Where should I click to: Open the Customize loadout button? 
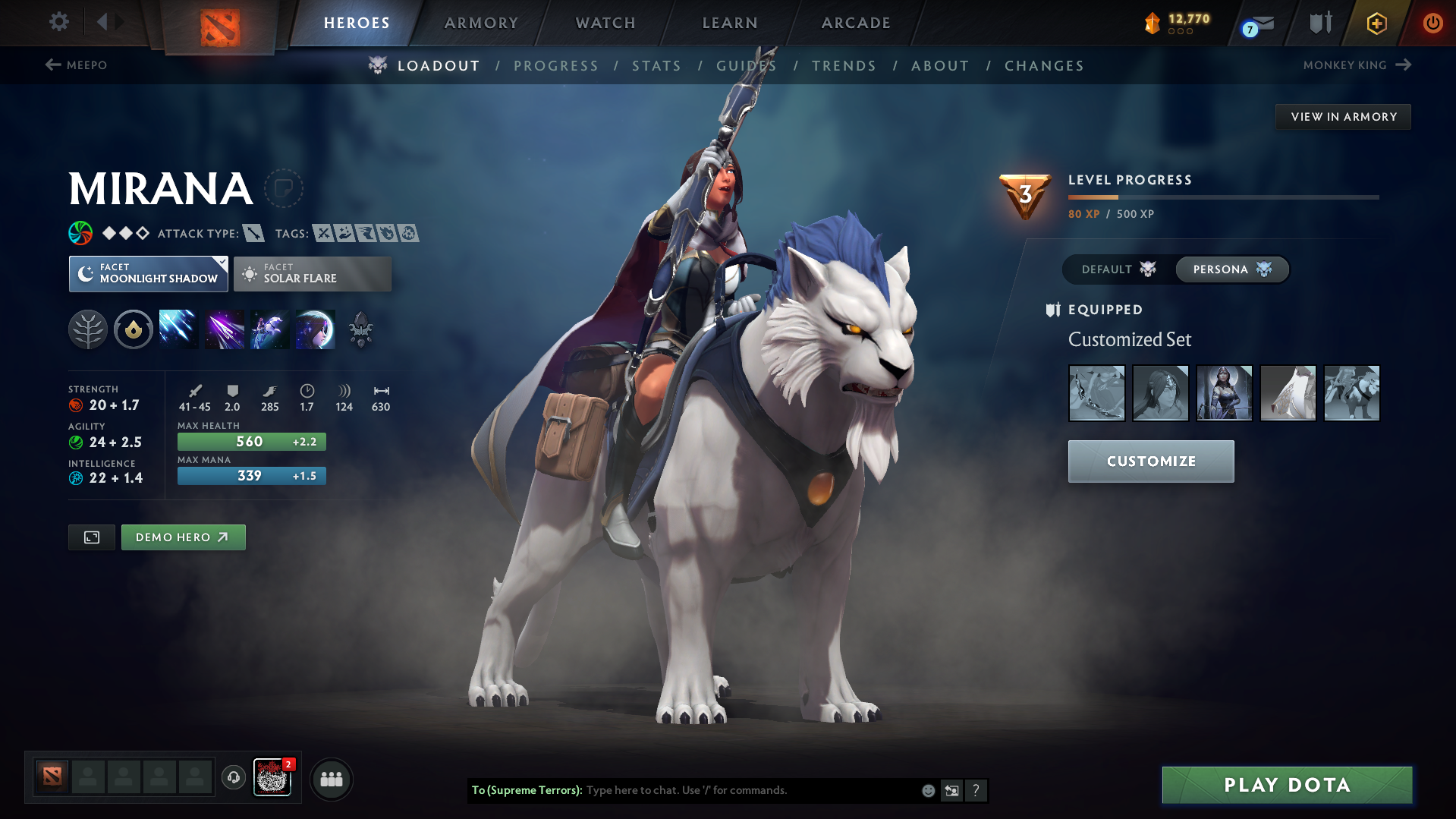coord(1151,461)
